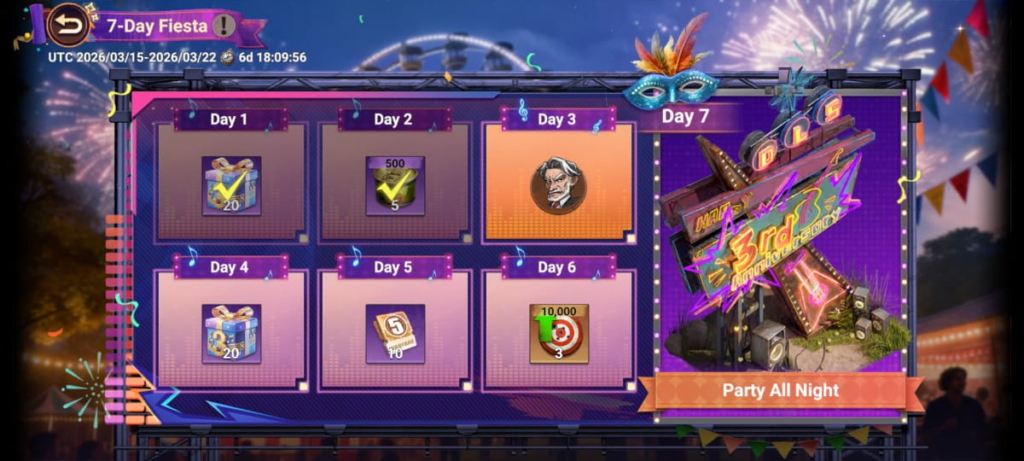
Task: Tap the Party All Night banner
Action: [781, 390]
